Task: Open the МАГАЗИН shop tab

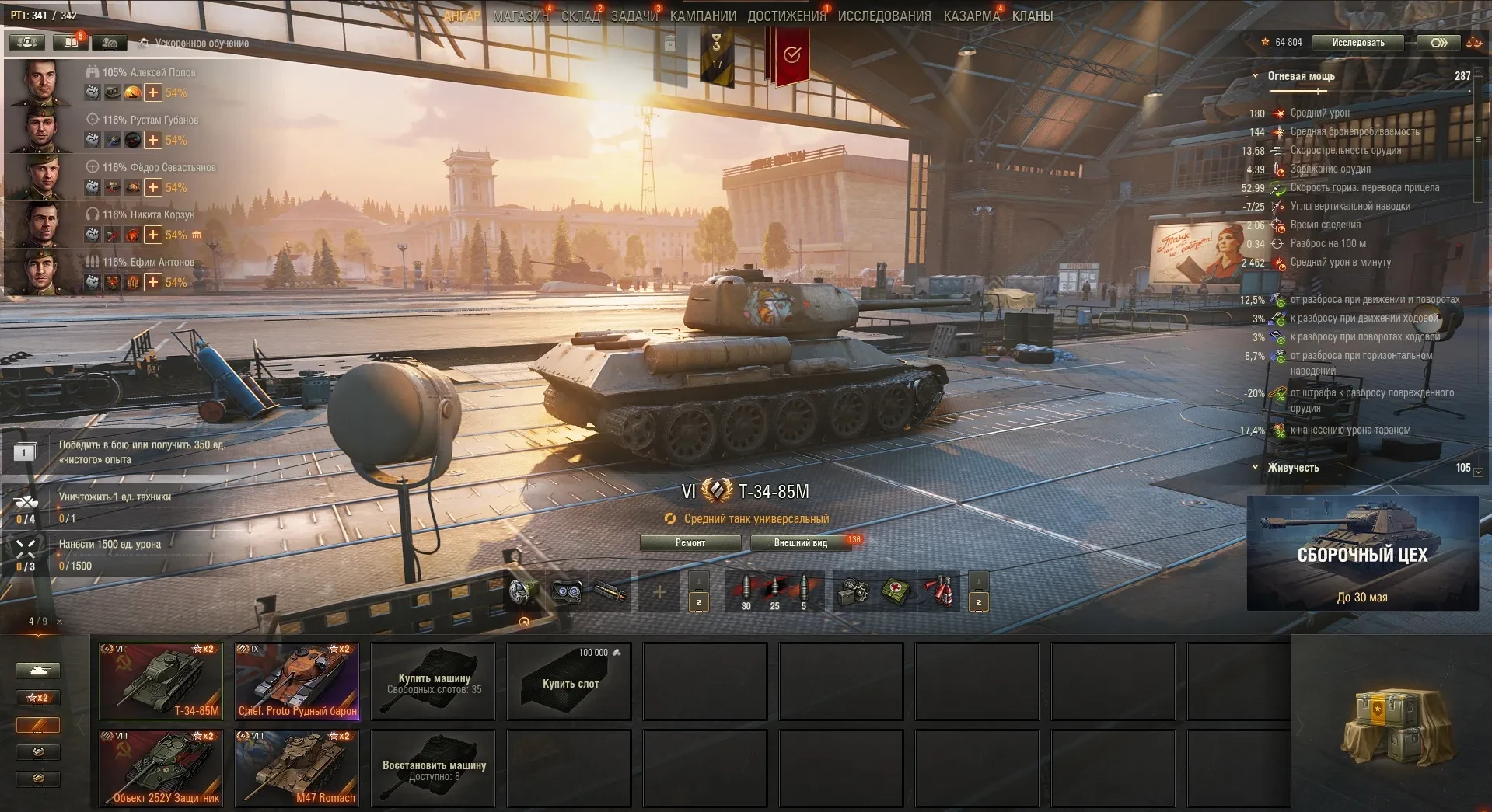Action: [x=520, y=16]
